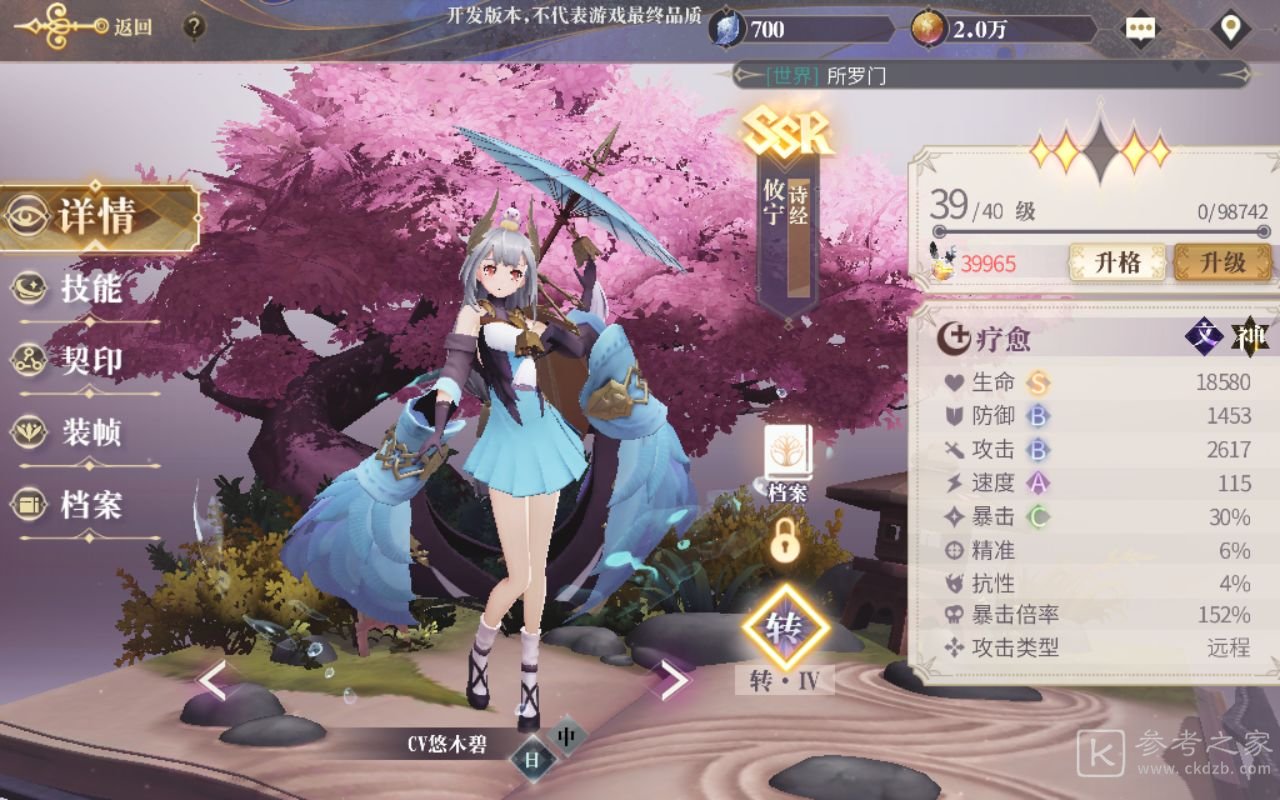The image size is (1280, 800).
Task: Open the world chat bar showing 所罗门
Action: (x=990, y=75)
